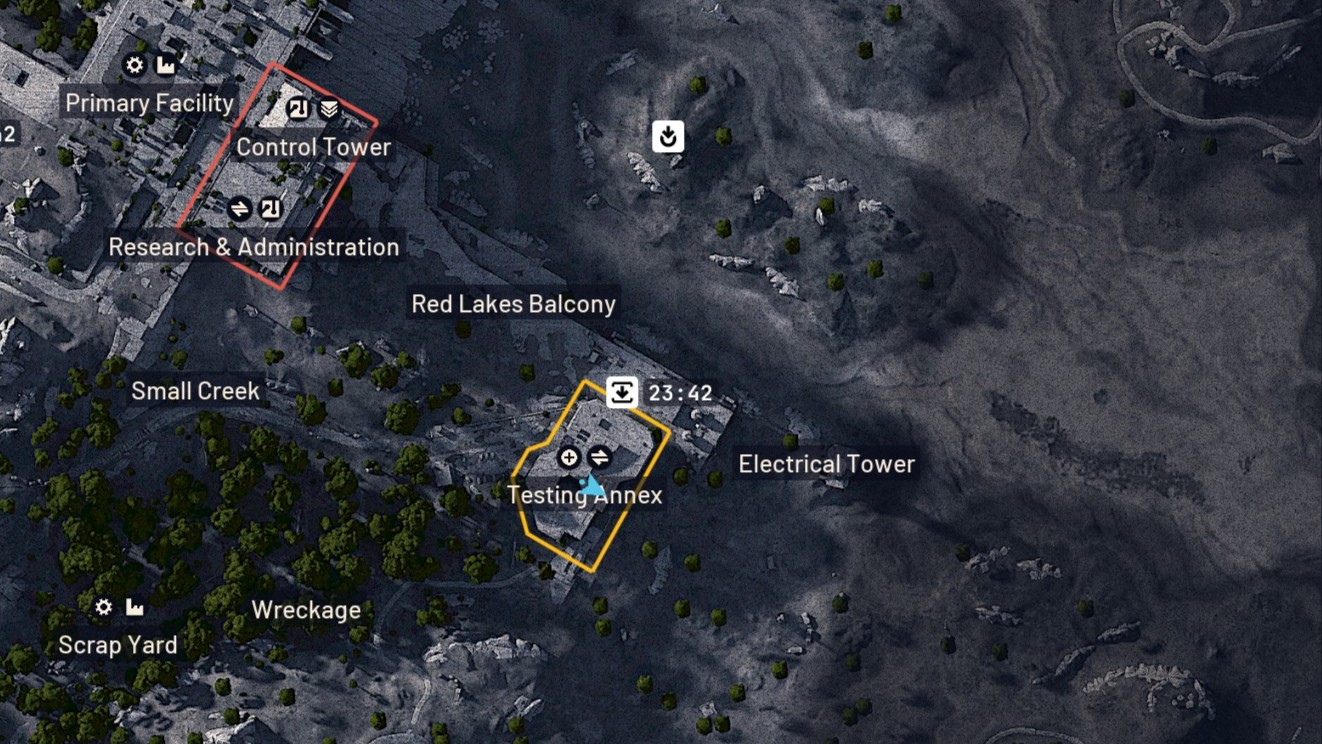Viewport: 1322px width, 744px height.
Task: Select the Electrical Tower label
Action: click(827, 463)
